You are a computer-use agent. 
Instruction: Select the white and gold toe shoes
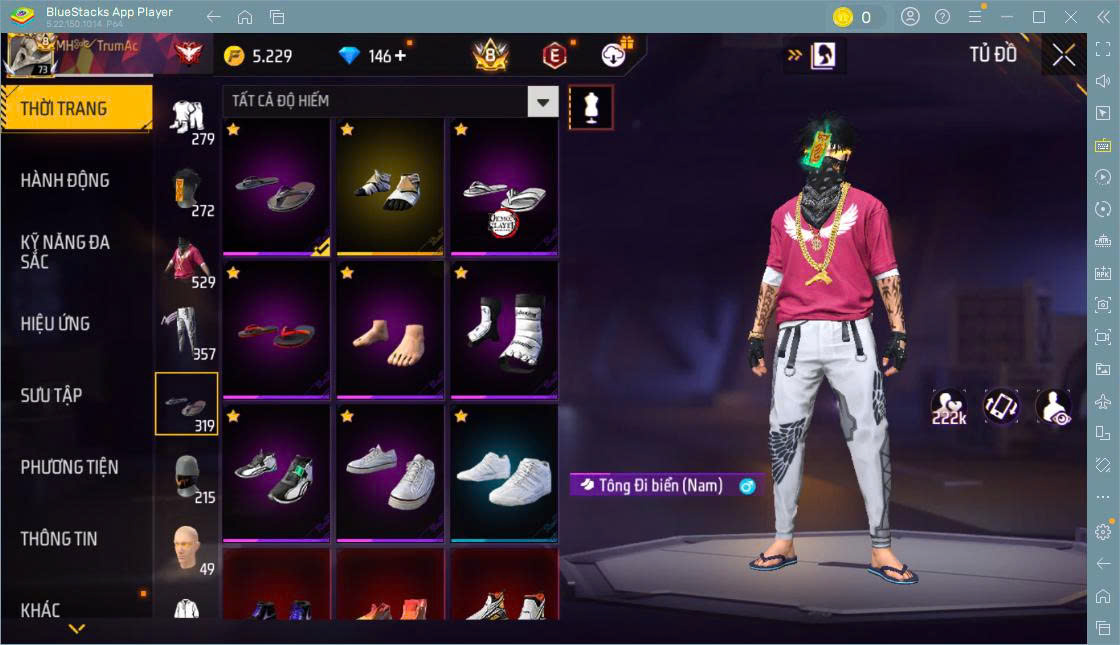coord(390,188)
